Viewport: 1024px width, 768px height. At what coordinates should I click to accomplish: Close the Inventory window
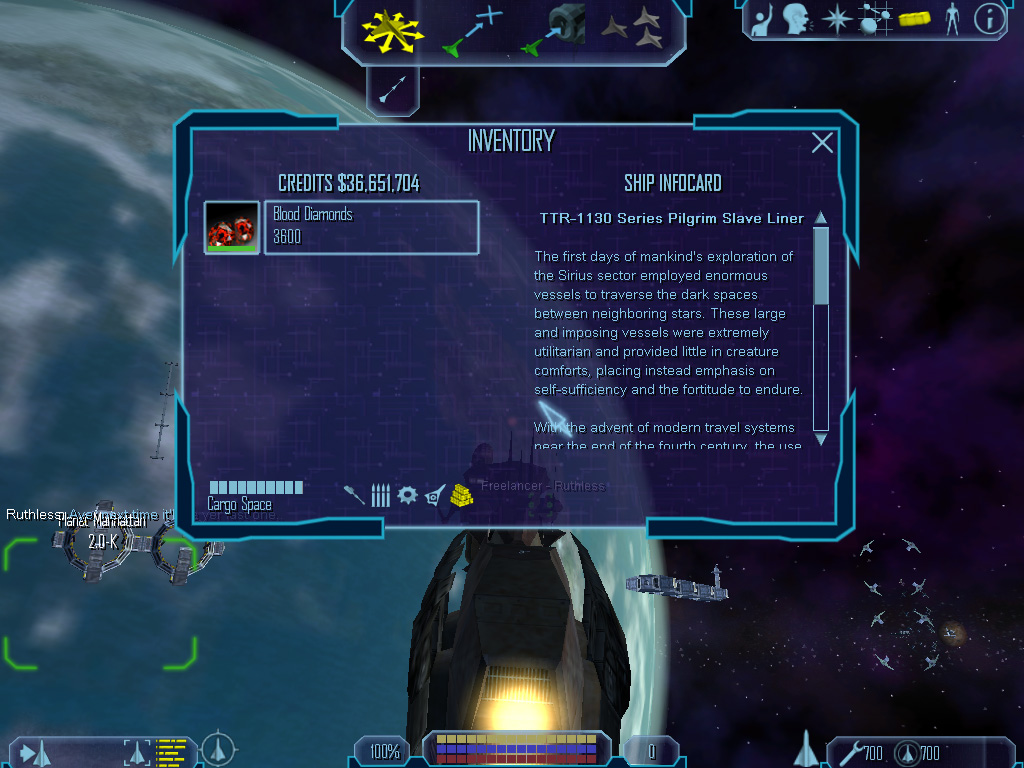[822, 143]
